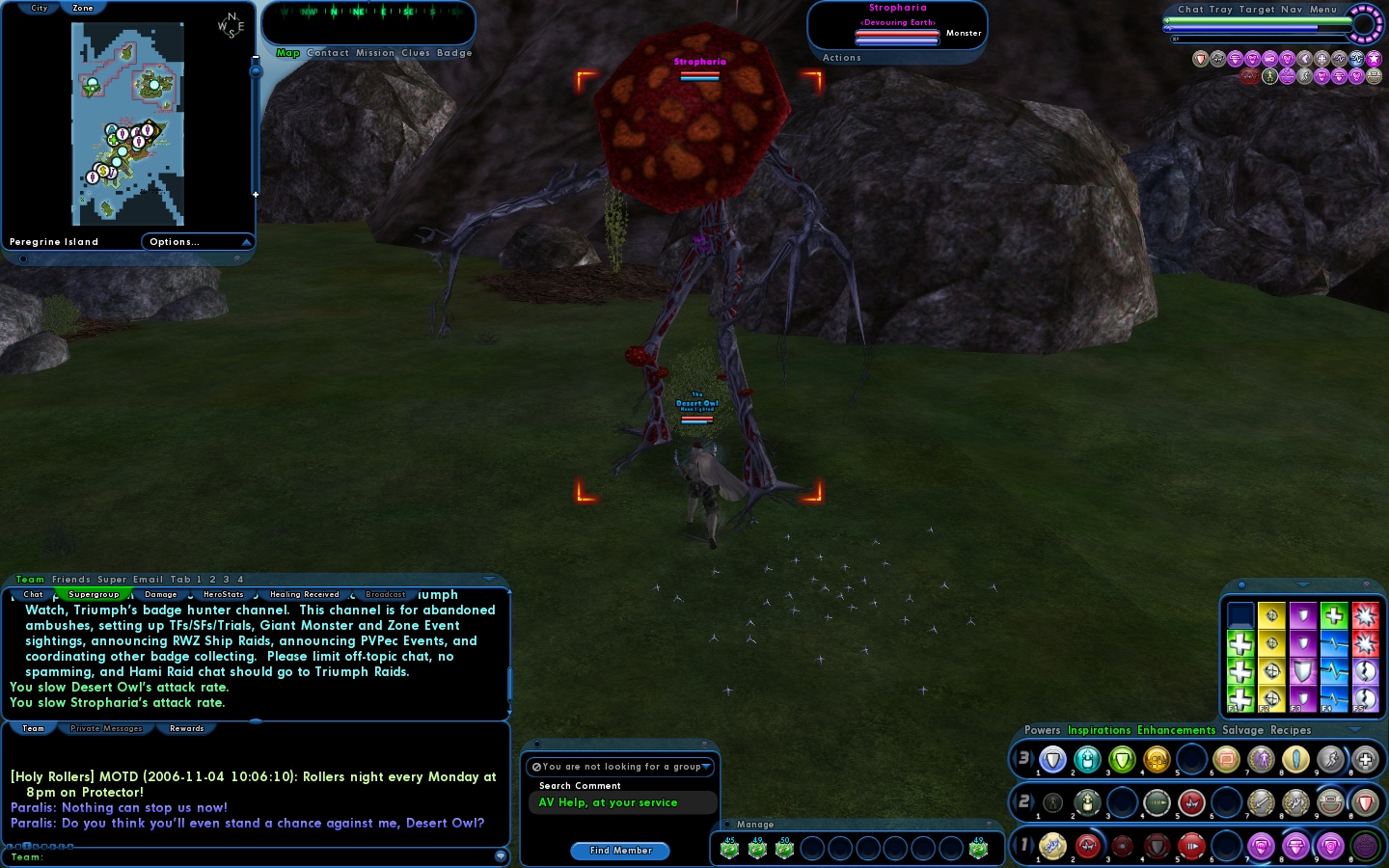Image resolution: width=1389 pixels, height=868 pixels.
Task: Switch the map to the City tab
Action: click(39, 8)
